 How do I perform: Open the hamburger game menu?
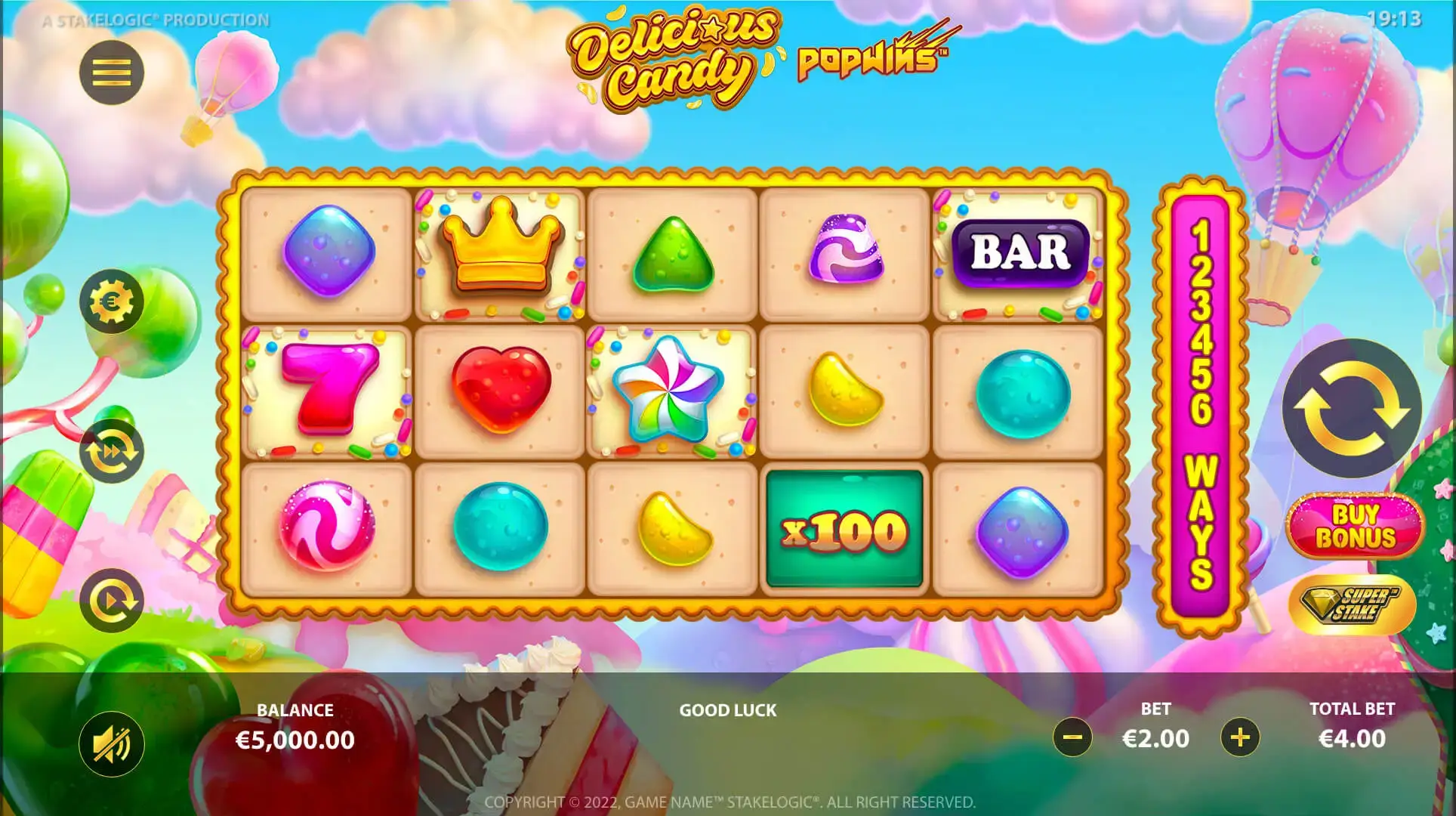(x=110, y=71)
